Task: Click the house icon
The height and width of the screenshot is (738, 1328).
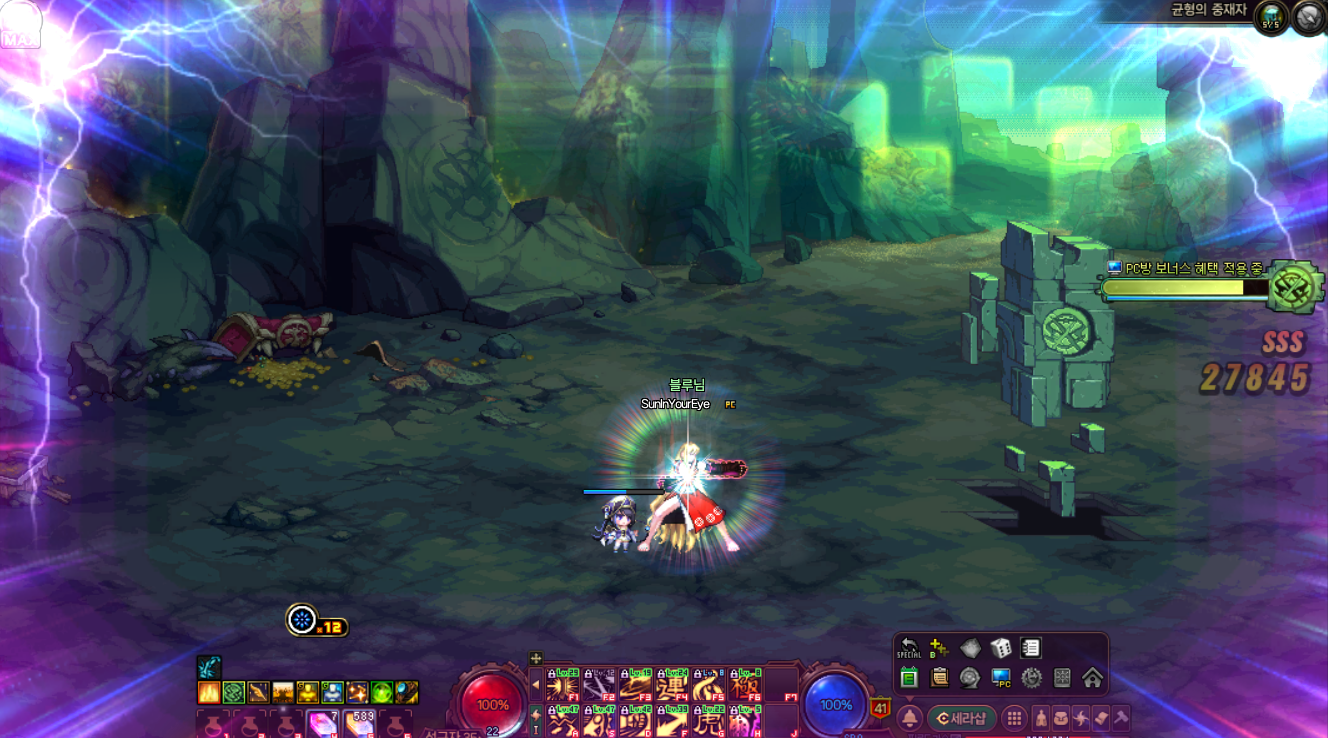Action: [x=1092, y=678]
